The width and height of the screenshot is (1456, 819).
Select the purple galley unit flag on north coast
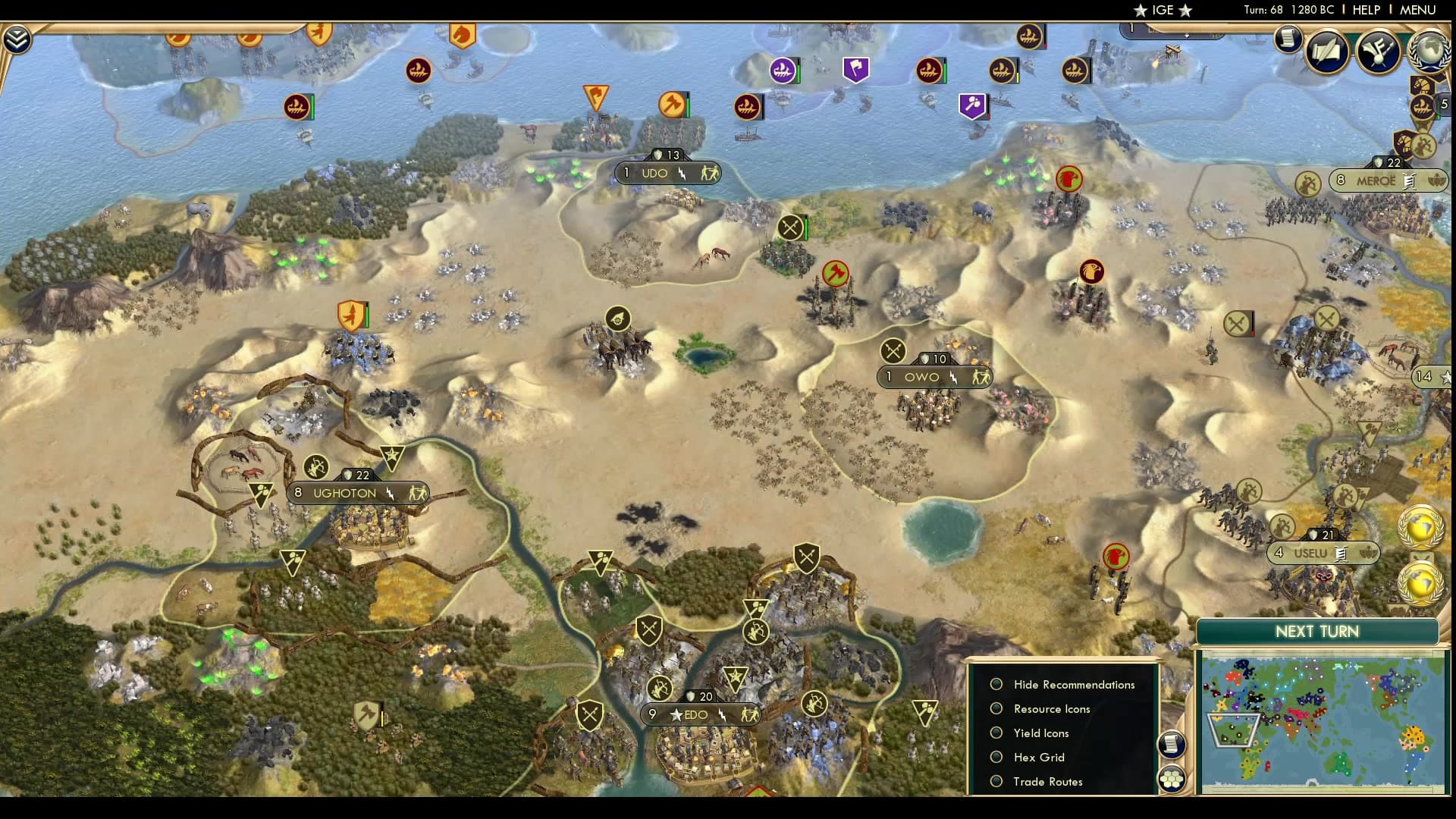[x=783, y=70]
